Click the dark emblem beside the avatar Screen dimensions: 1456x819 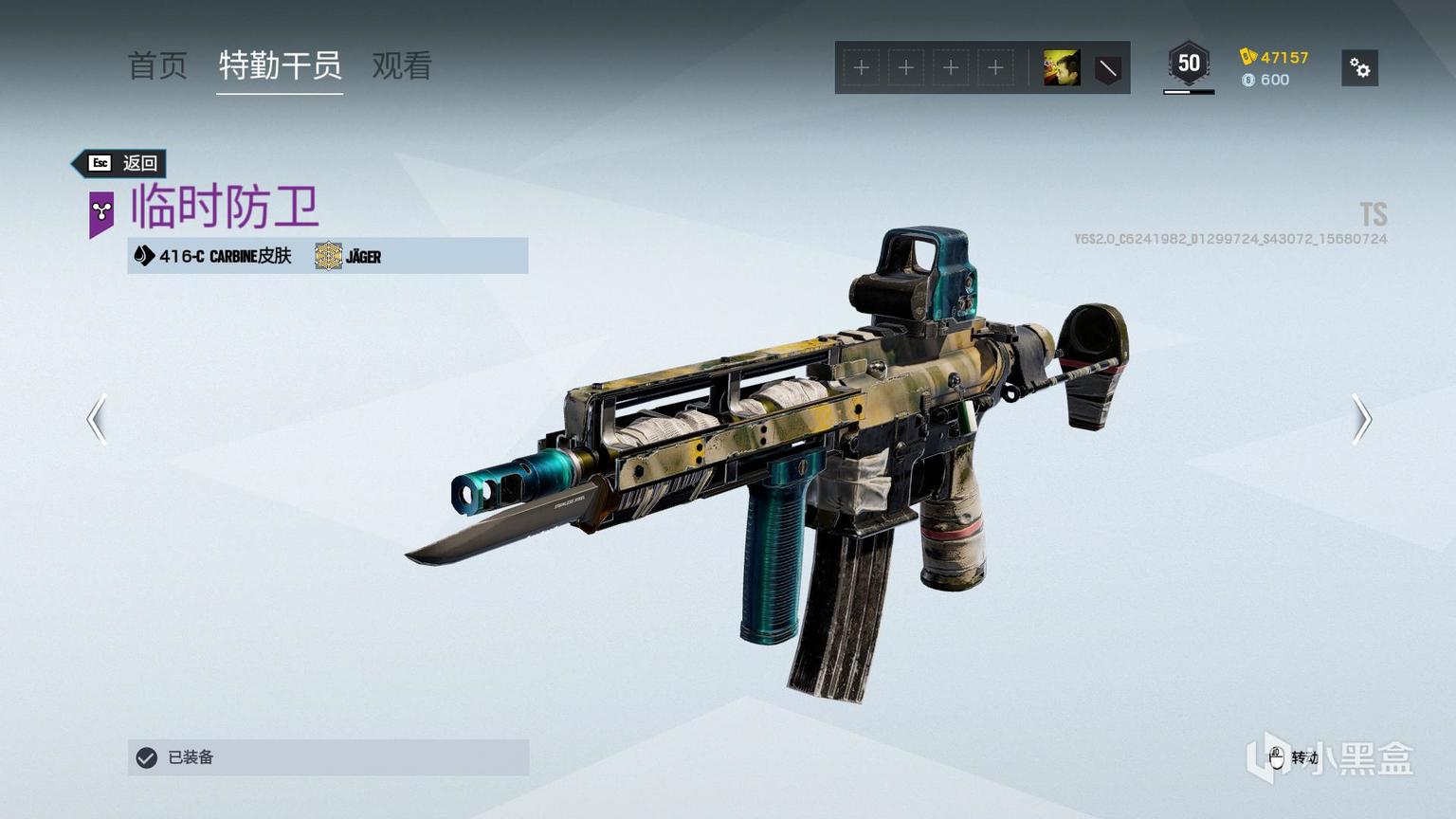coord(1107,68)
